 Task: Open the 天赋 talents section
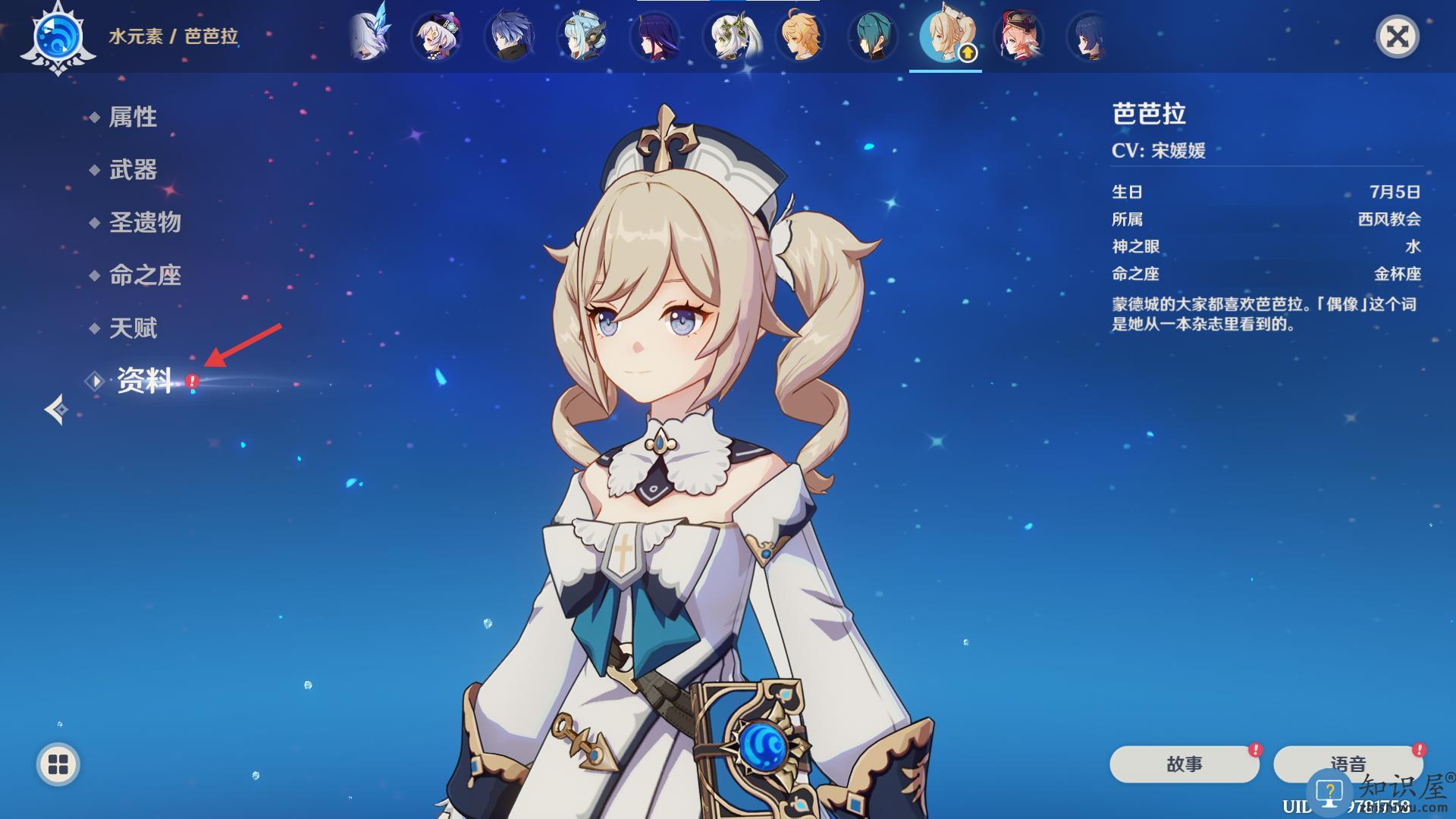tap(133, 328)
